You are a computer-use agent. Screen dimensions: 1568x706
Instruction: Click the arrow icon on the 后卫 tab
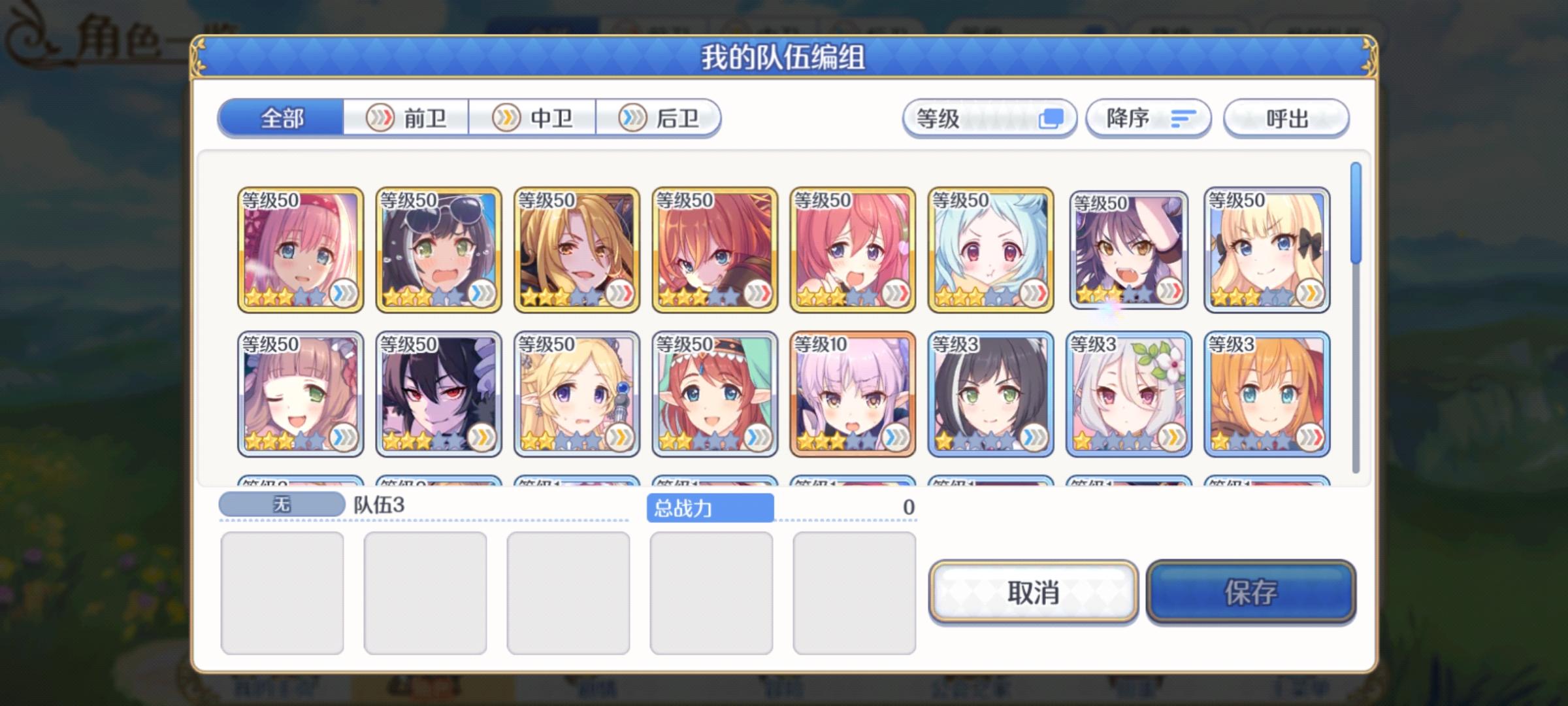(x=632, y=118)
